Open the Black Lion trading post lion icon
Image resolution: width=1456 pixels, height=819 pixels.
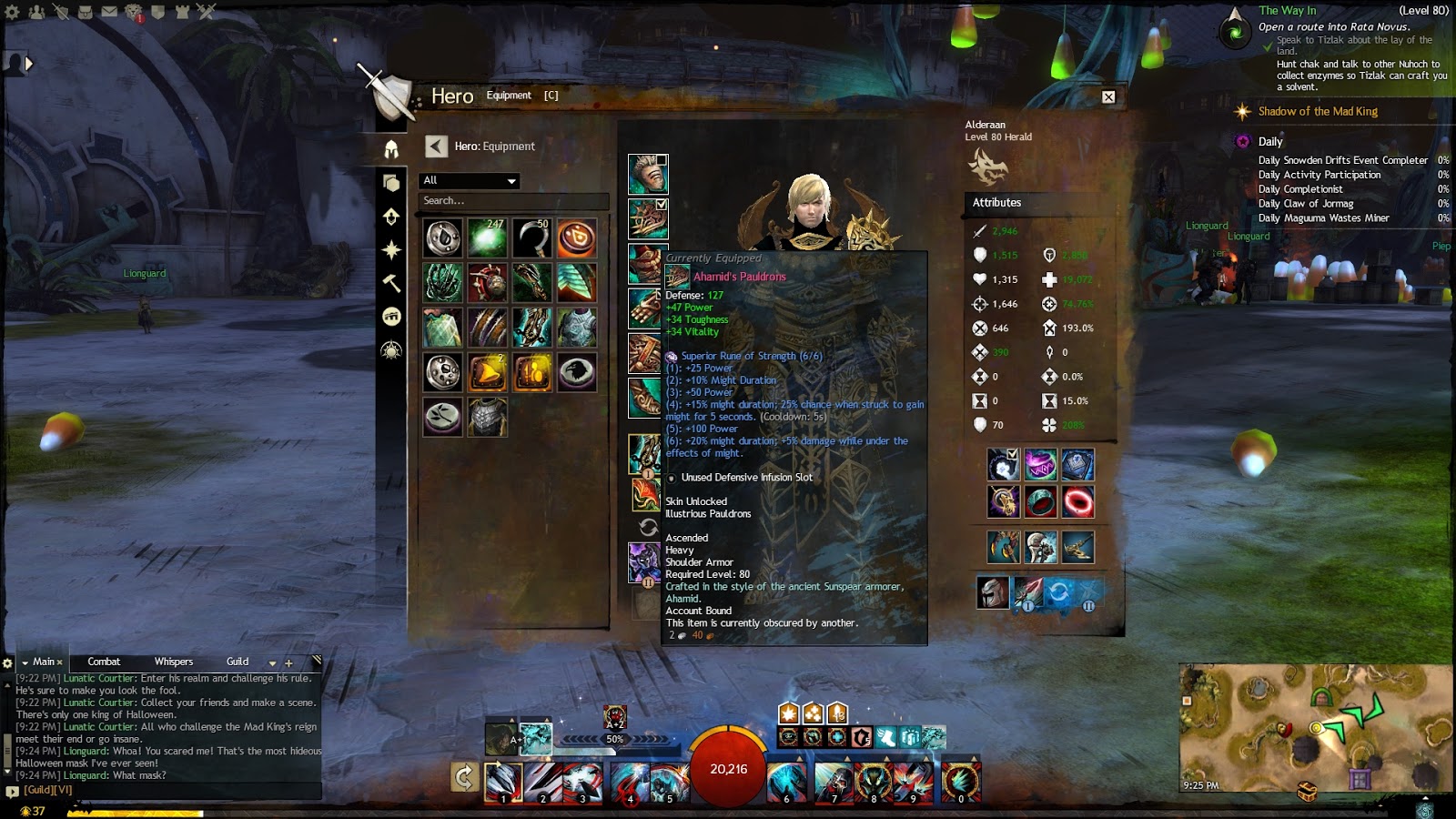pos(134,12)
